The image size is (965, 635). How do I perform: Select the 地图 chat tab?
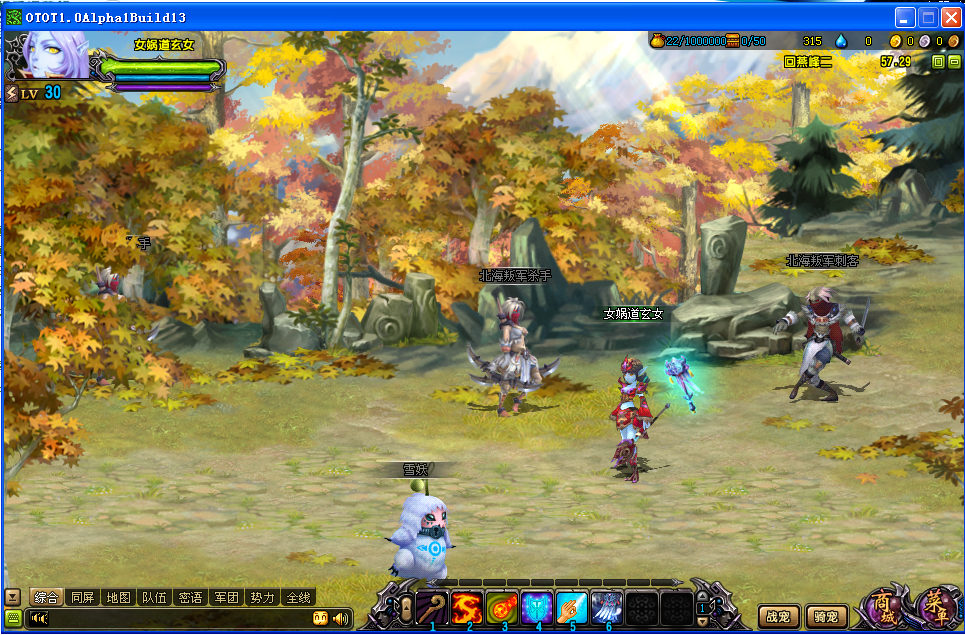(x=118, y=597)
